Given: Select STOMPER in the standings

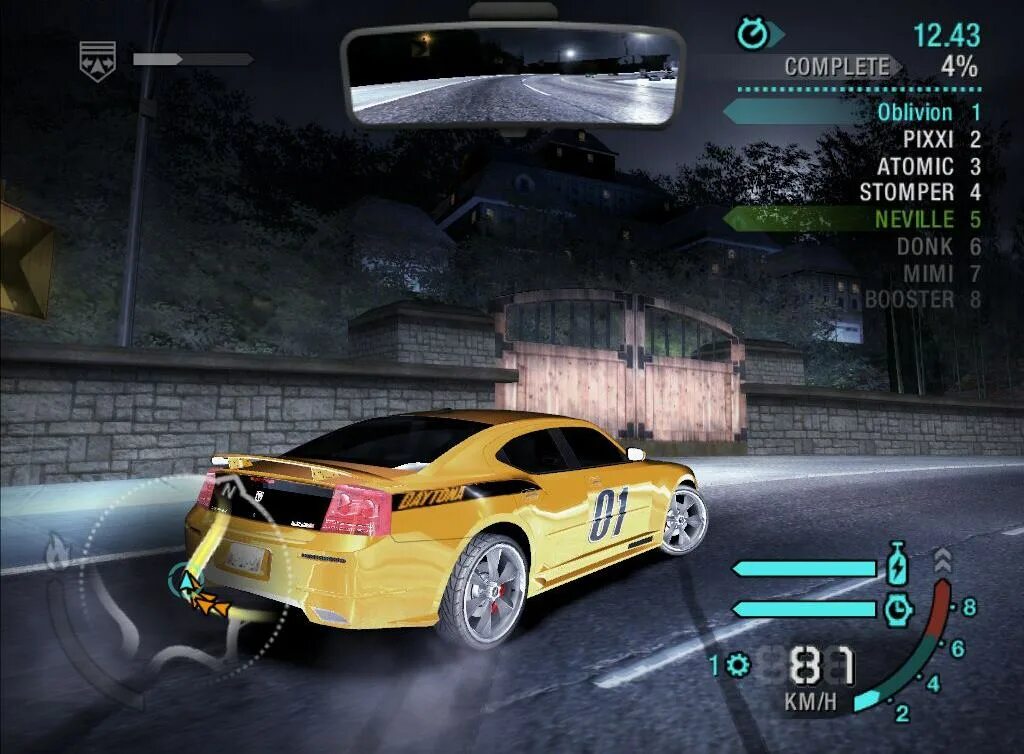Looking at the screenshot, I should coord(907,192).
